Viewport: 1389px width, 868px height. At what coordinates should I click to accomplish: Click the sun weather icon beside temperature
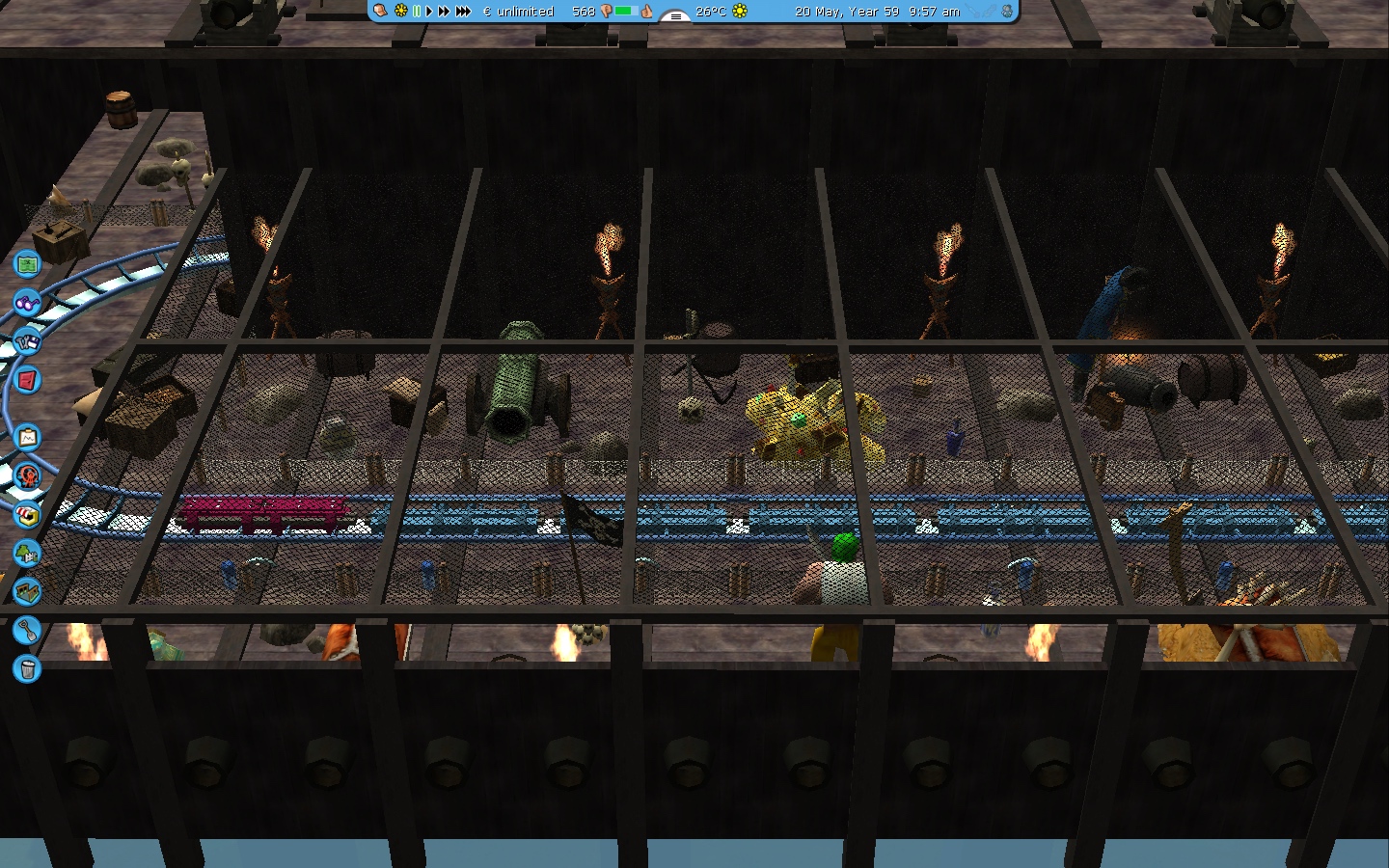740,12
